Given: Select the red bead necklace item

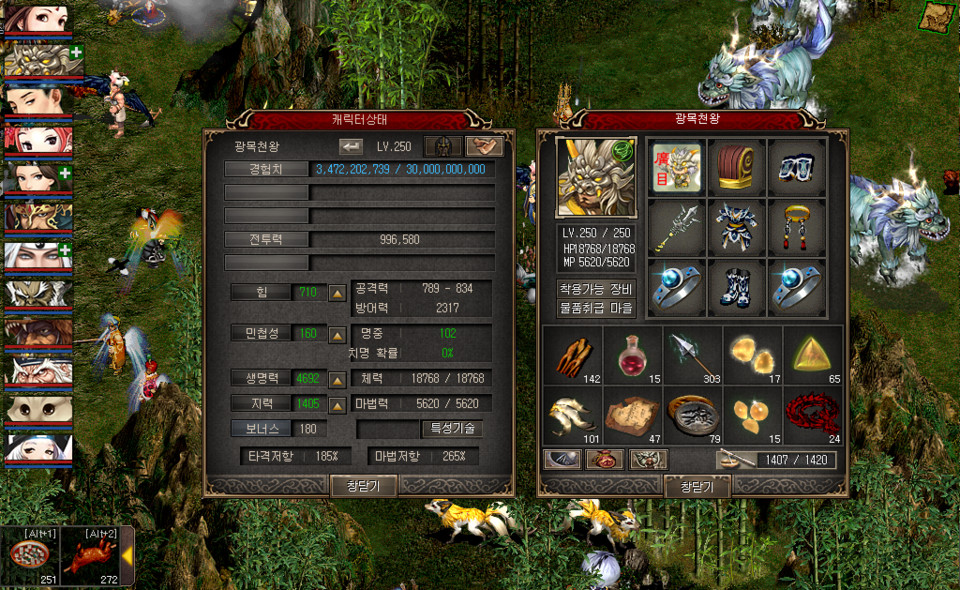Looking at the screenshot, I should tap(812, 414).
